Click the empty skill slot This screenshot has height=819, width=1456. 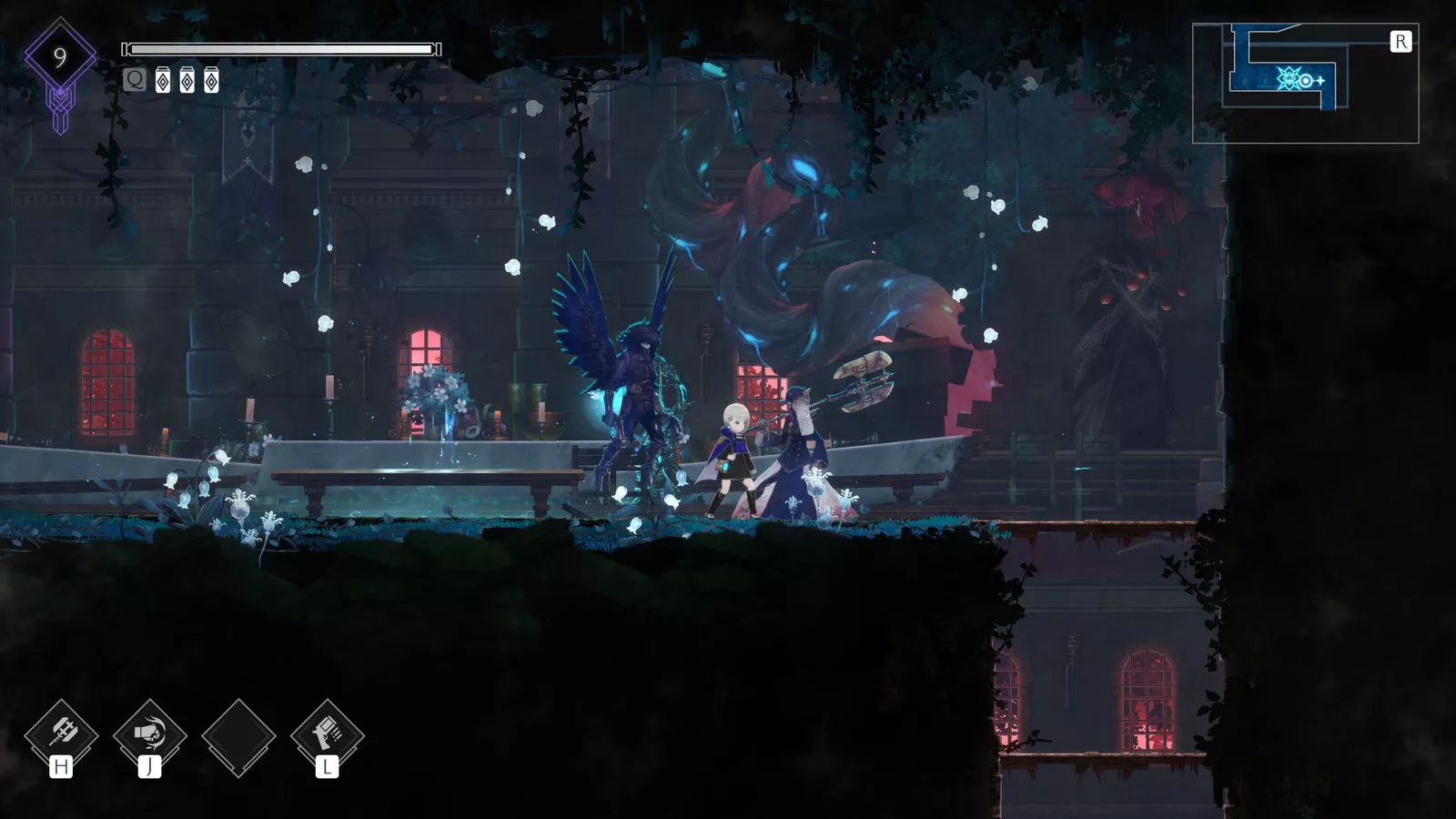pyautogui.click(x=238, y=737)
